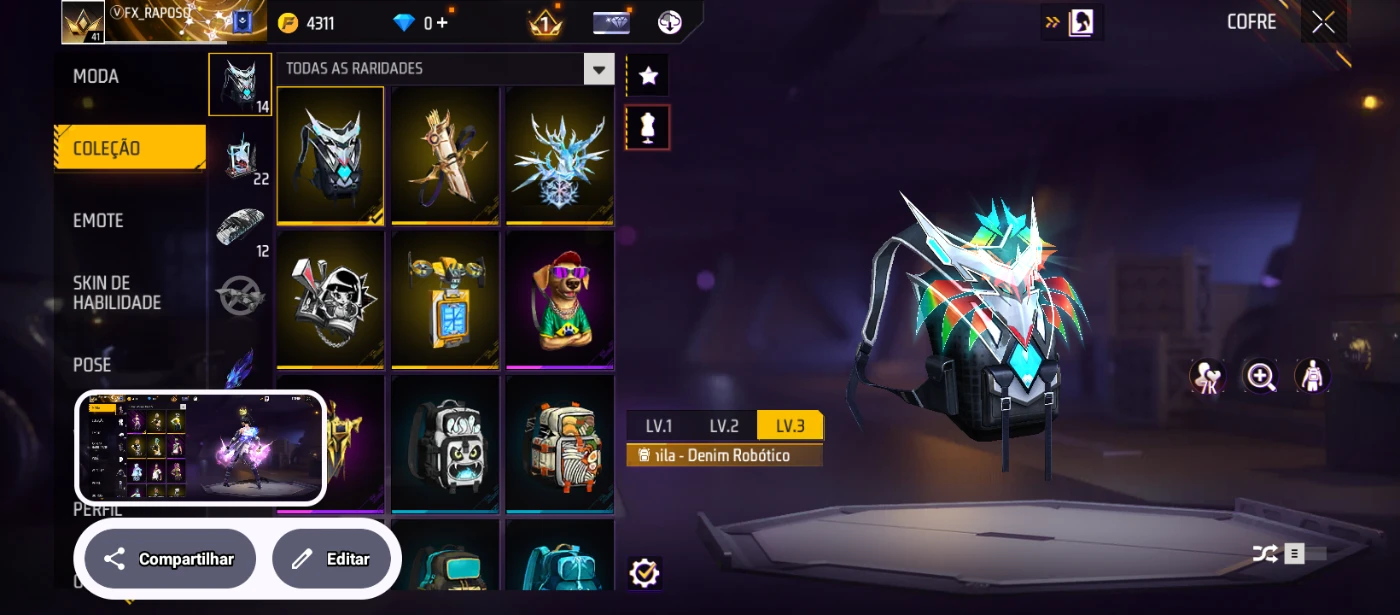Close the collection screen with the X
The width and height of the screenshot is (1400, 615).
[x=1323, y=23]
